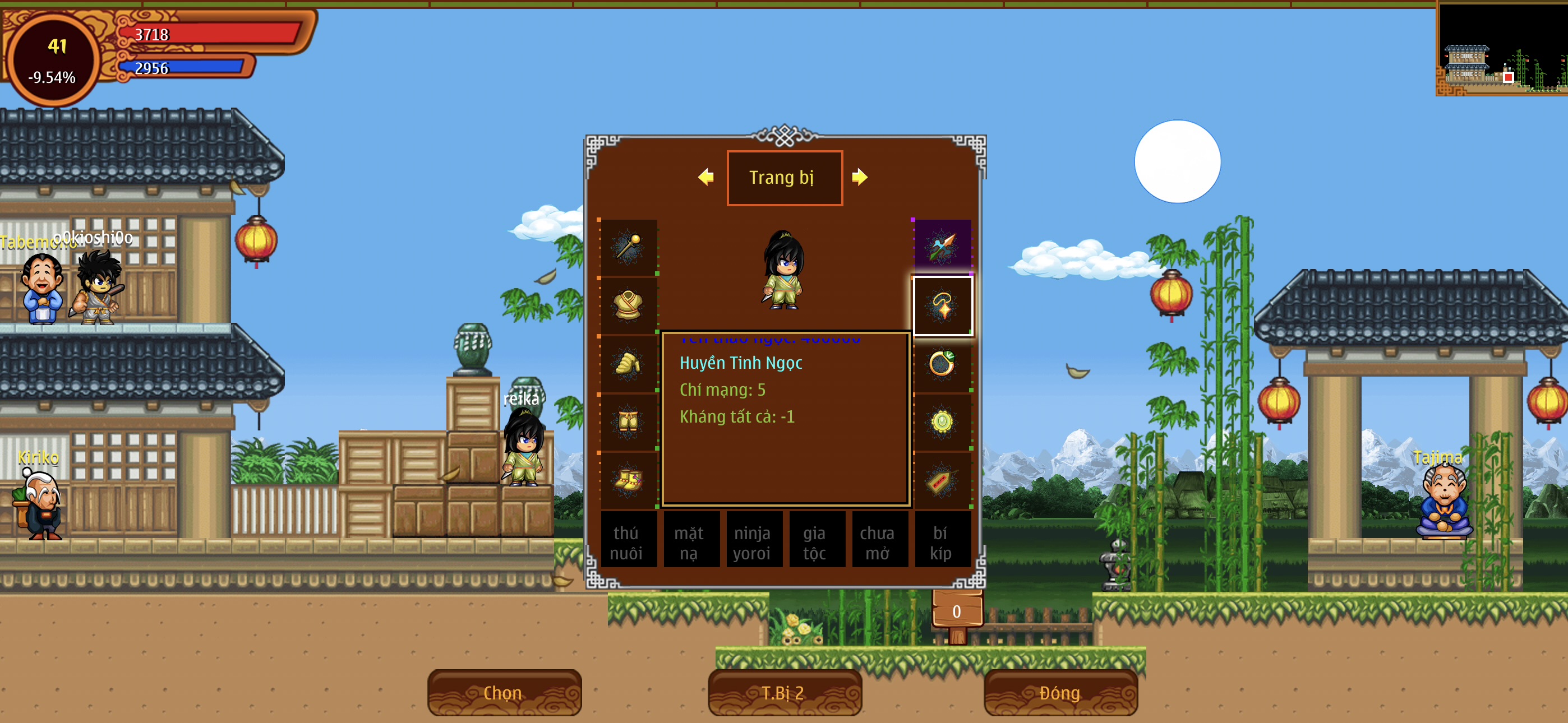Screen dimensions: 1568x723
Task: Switch to T.Bị 2 equipment set
Action: tap(784, 693)
